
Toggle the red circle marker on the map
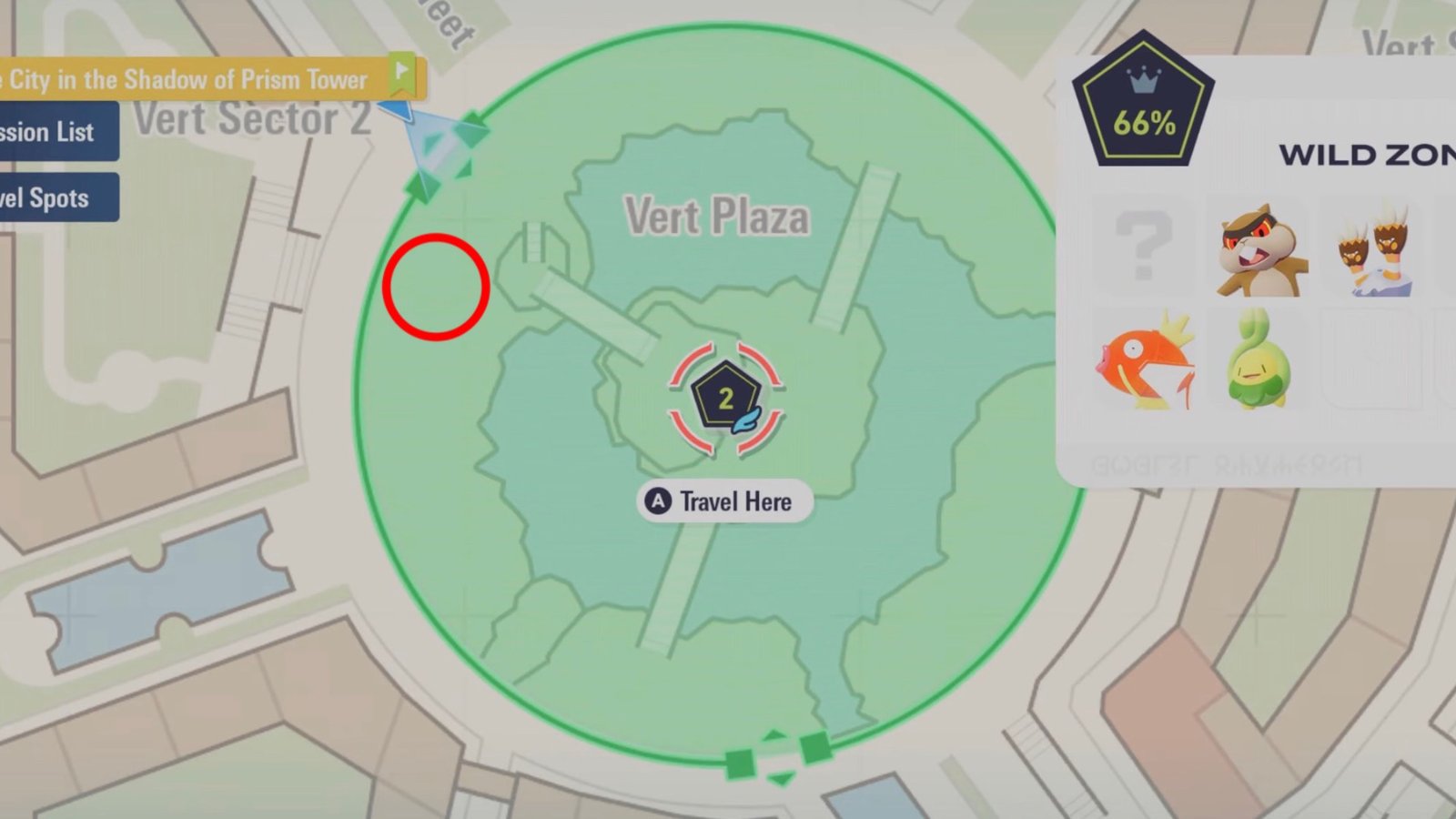(x=435, y=285)
